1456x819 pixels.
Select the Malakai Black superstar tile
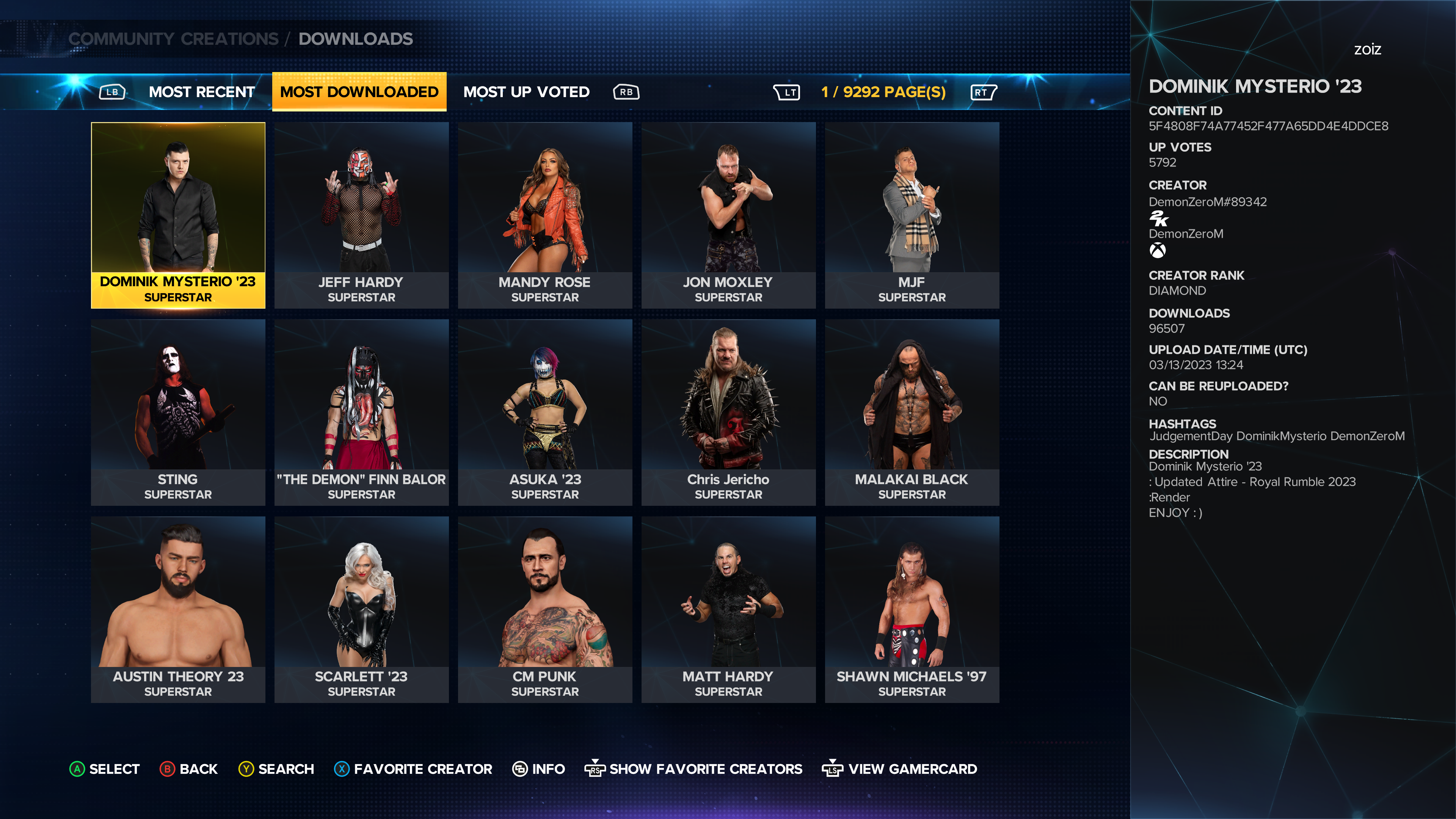tap(911, 412)
